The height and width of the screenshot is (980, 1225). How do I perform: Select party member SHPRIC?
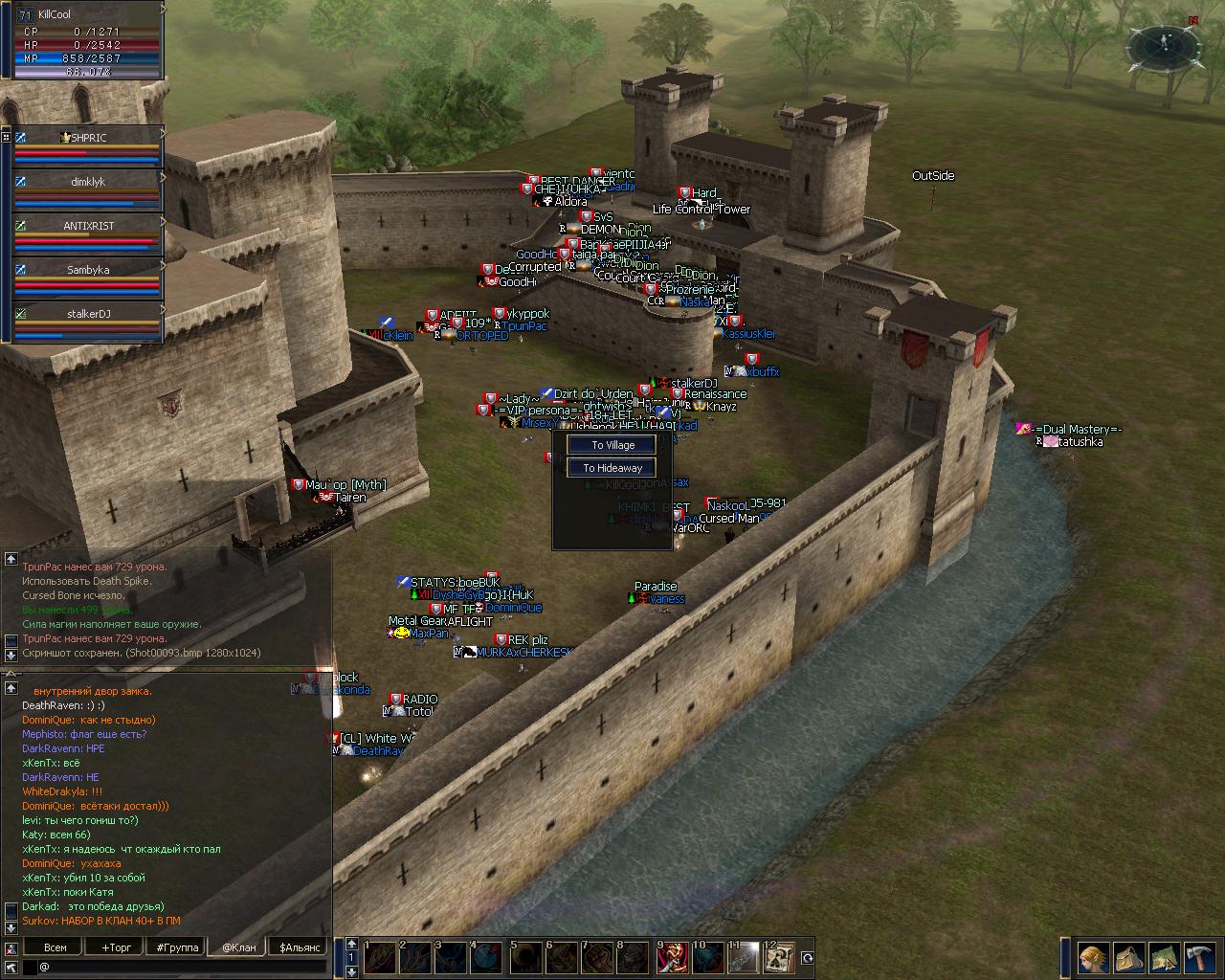(87, 145)
